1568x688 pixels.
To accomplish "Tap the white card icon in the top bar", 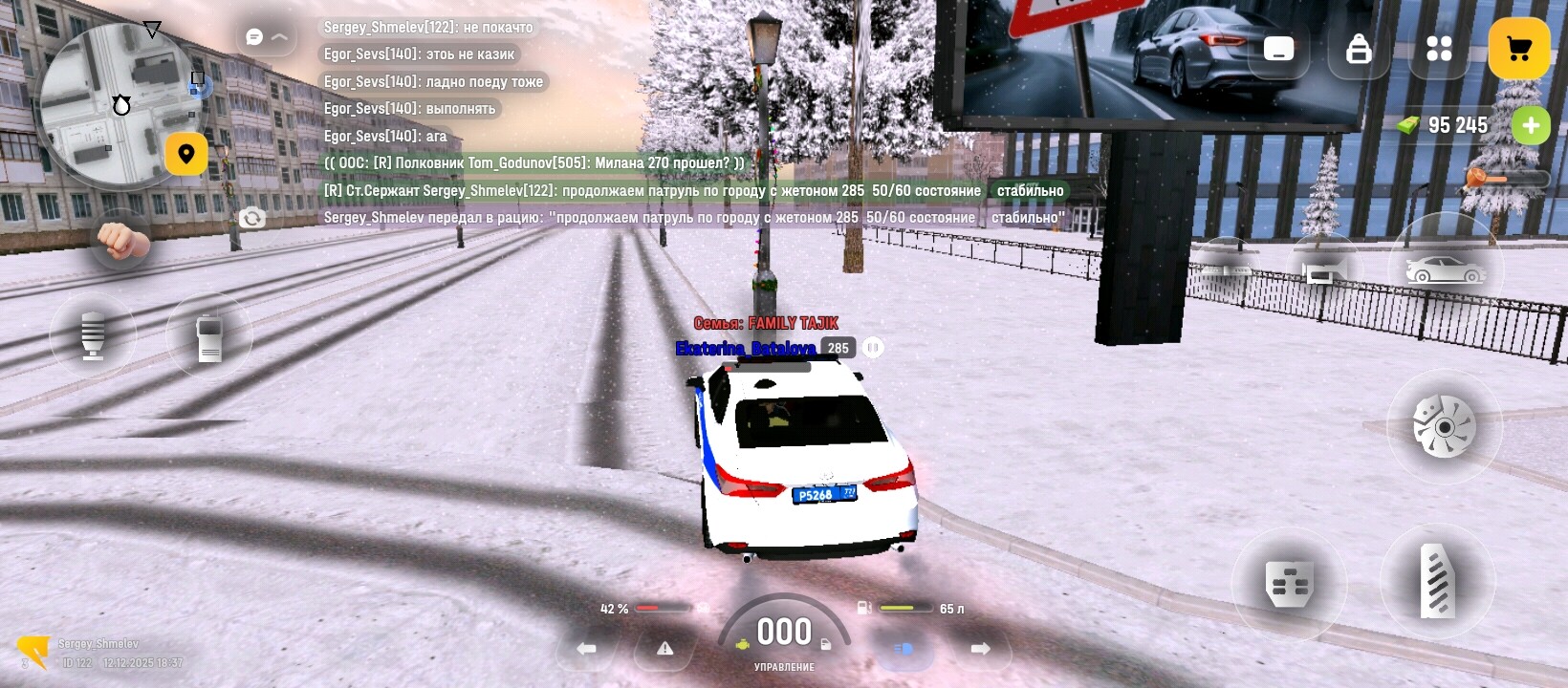I will [x=1278, y=49].
